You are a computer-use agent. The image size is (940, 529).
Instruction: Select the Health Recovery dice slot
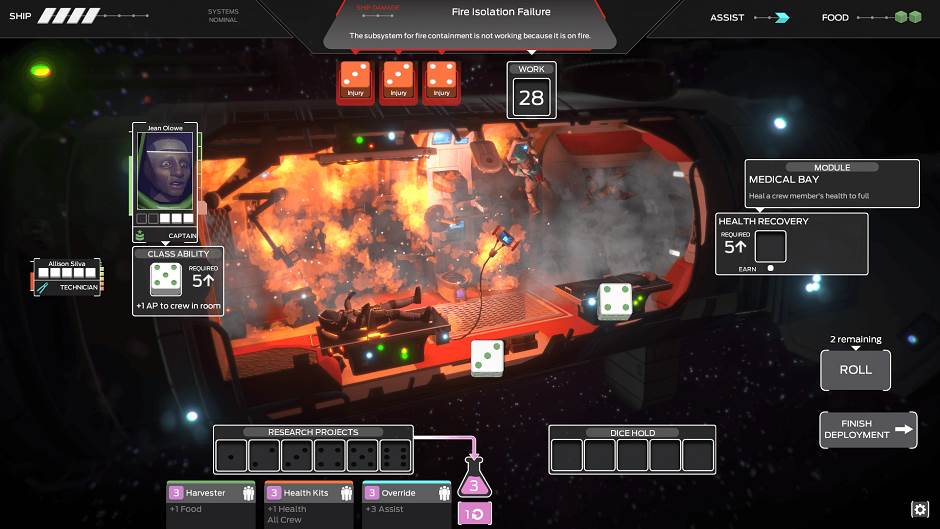point(770,247)
